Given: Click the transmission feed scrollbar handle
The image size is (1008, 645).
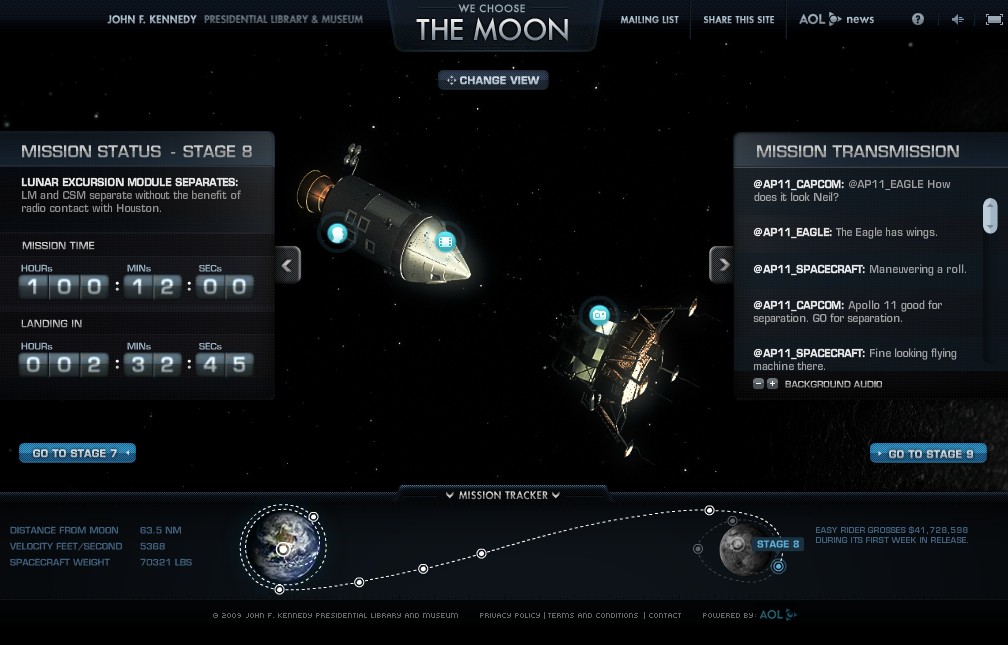Looking at the screenshot, I should pyautogui.click(x=990, y=215).
